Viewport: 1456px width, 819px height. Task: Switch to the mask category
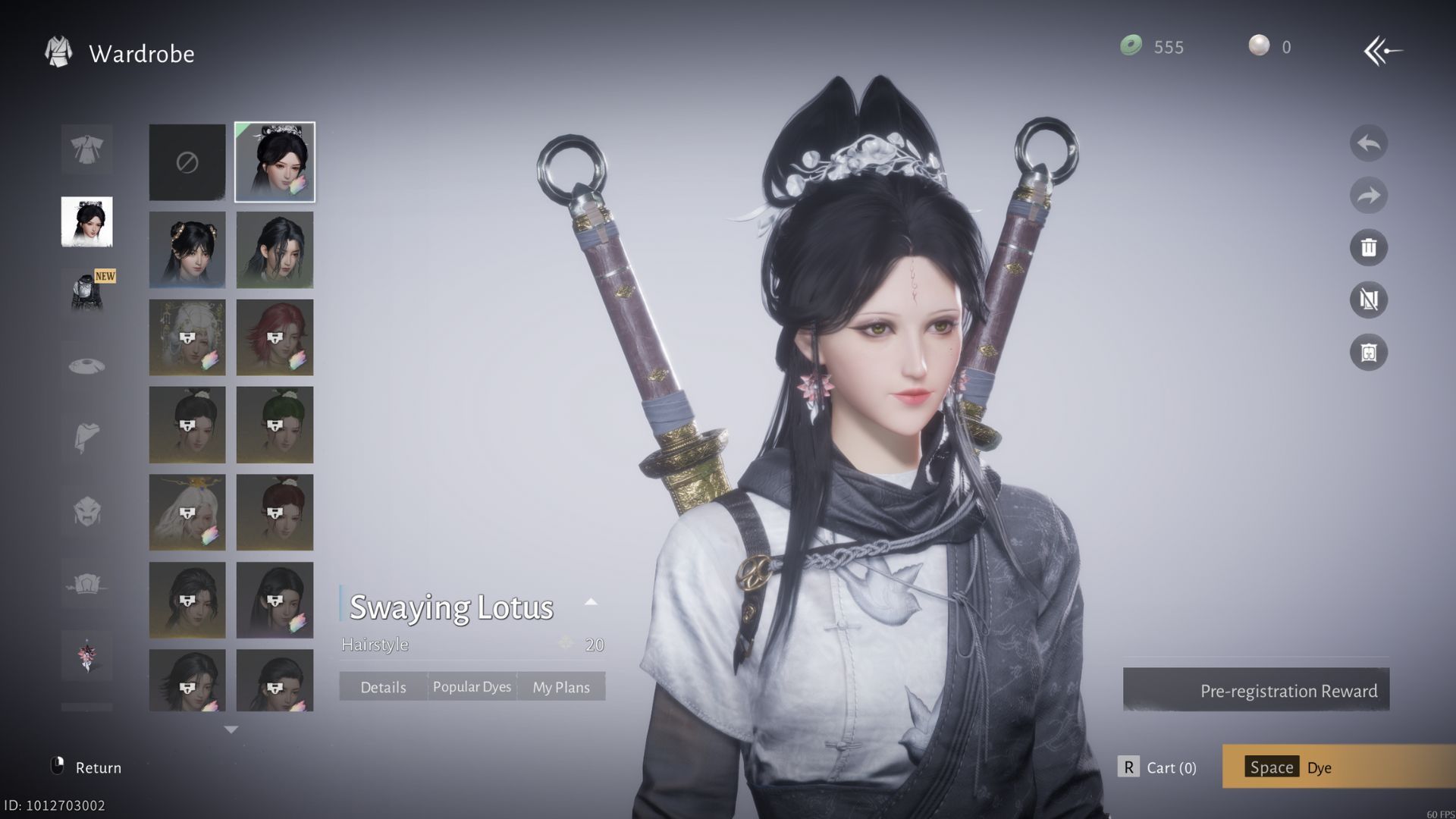point(87,510)
